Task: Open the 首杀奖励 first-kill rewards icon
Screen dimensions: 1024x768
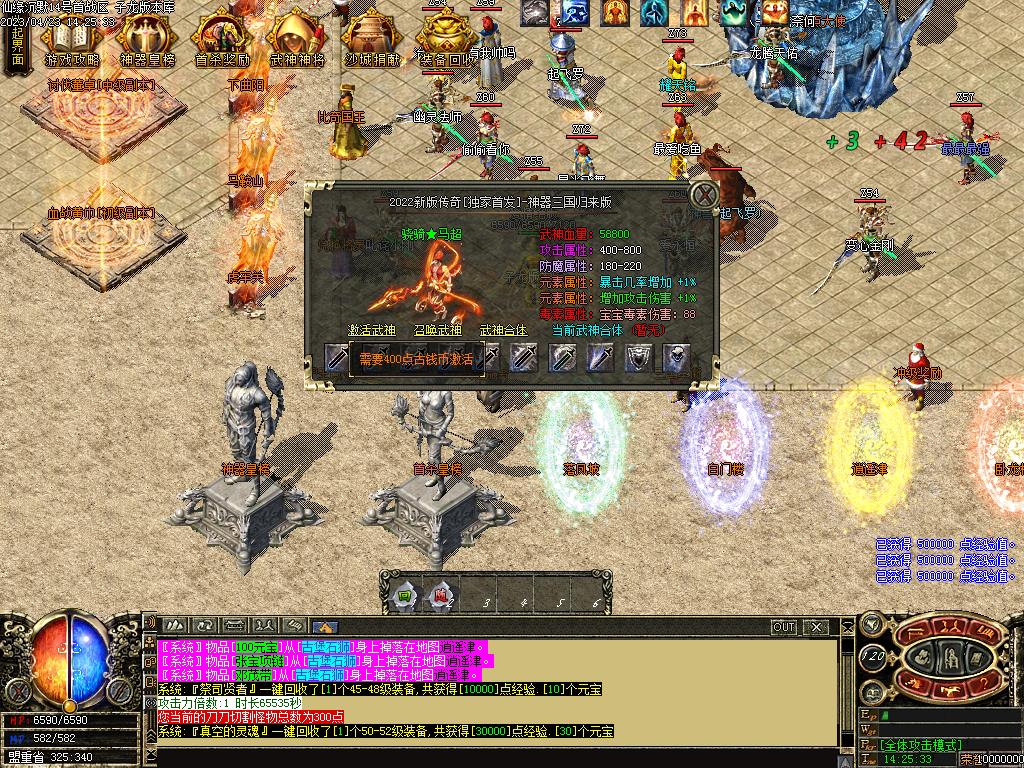Action: click(x=221, y=40)
